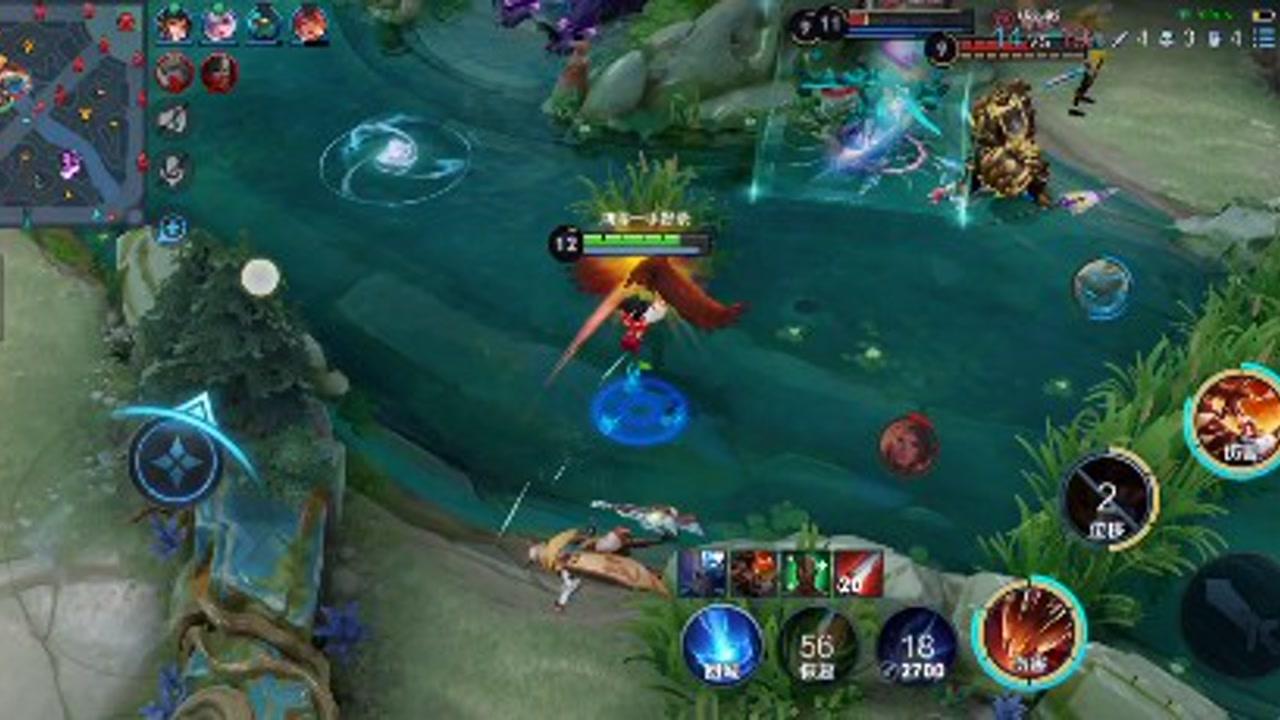Image resolution: width=1280 pixels, height=720 pixels.
Task: Mute the in-game voice speaker
Action: [174, 120]
